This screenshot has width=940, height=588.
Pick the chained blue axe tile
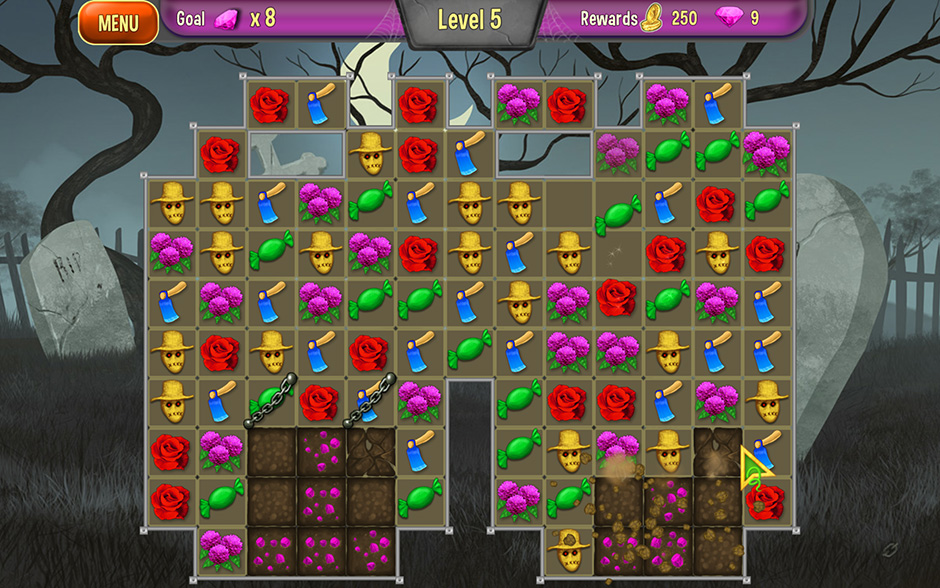click(x=370, y=402)
